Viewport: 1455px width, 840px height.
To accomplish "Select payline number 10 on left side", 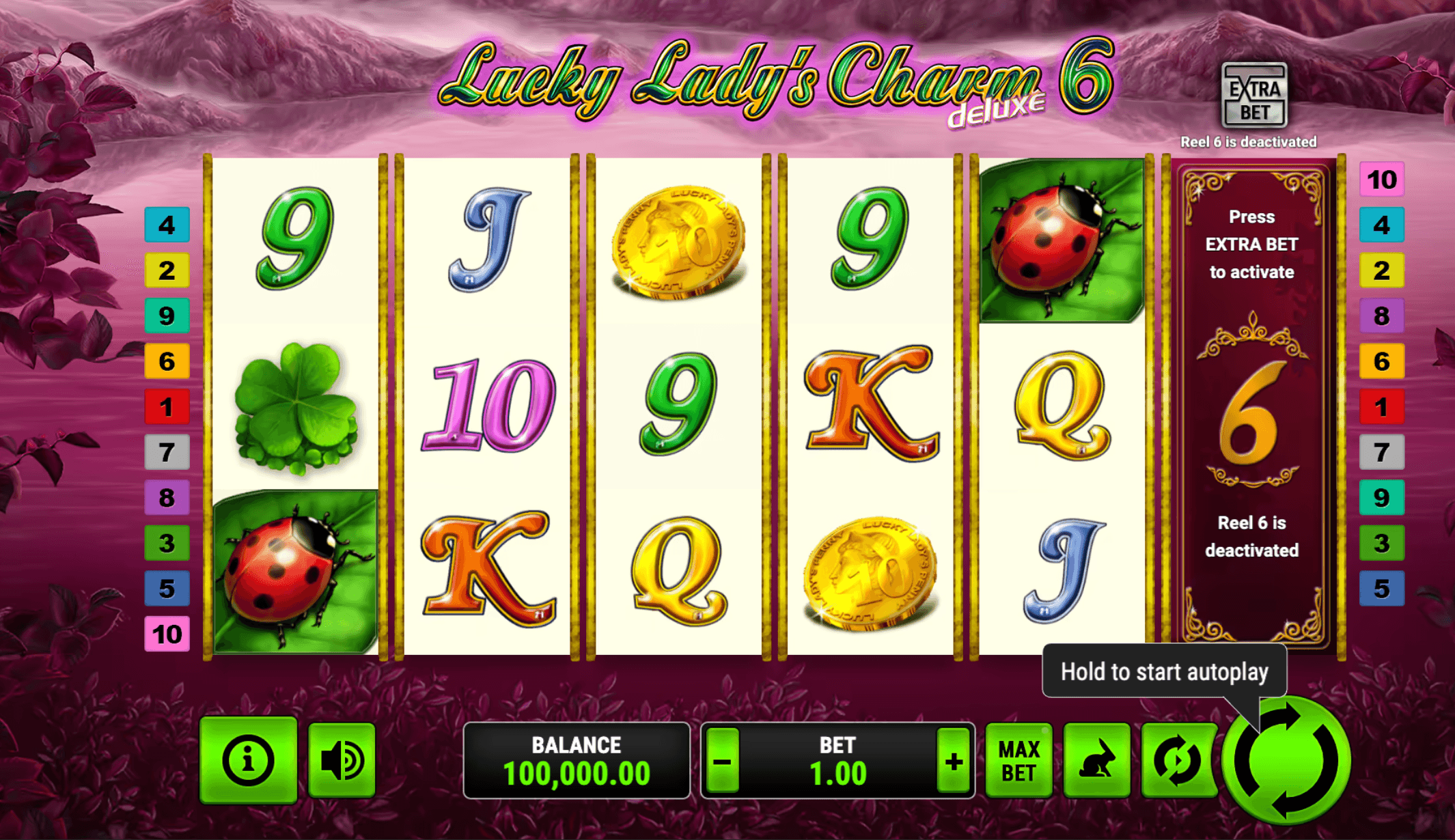I will click(x=167, y=634).
